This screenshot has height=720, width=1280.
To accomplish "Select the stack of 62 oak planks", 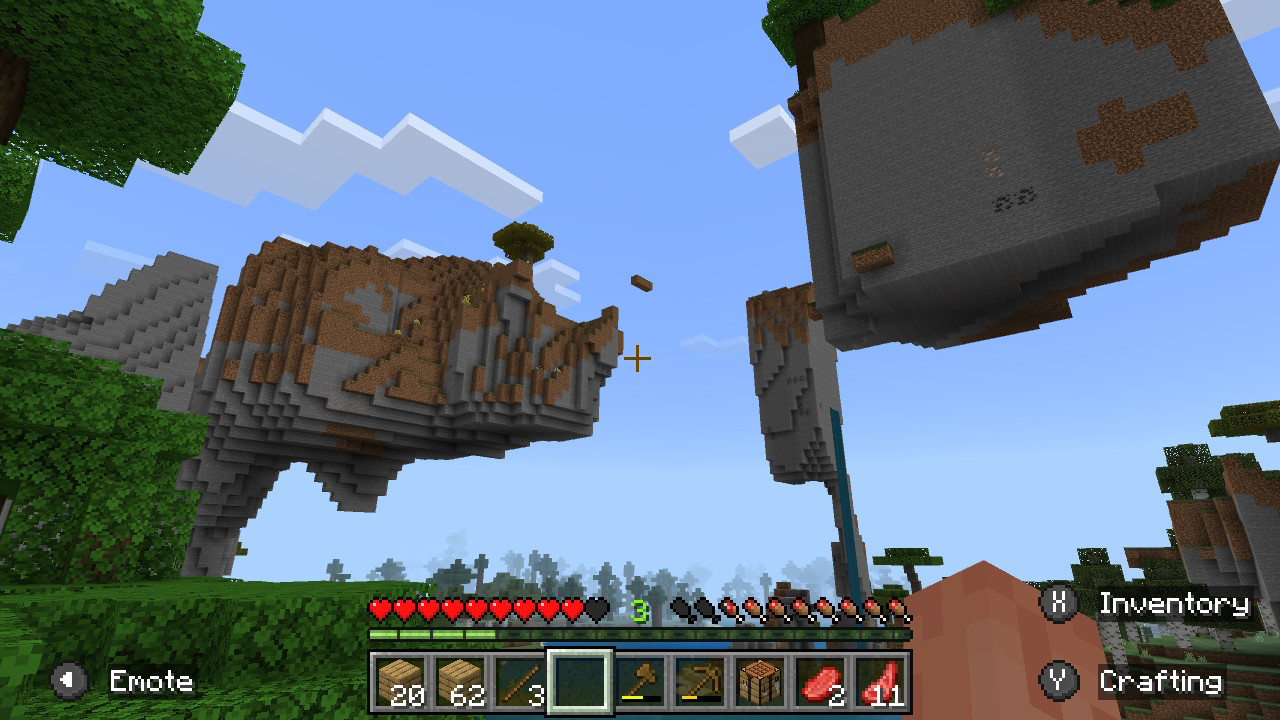I will (x=460, y=683).
